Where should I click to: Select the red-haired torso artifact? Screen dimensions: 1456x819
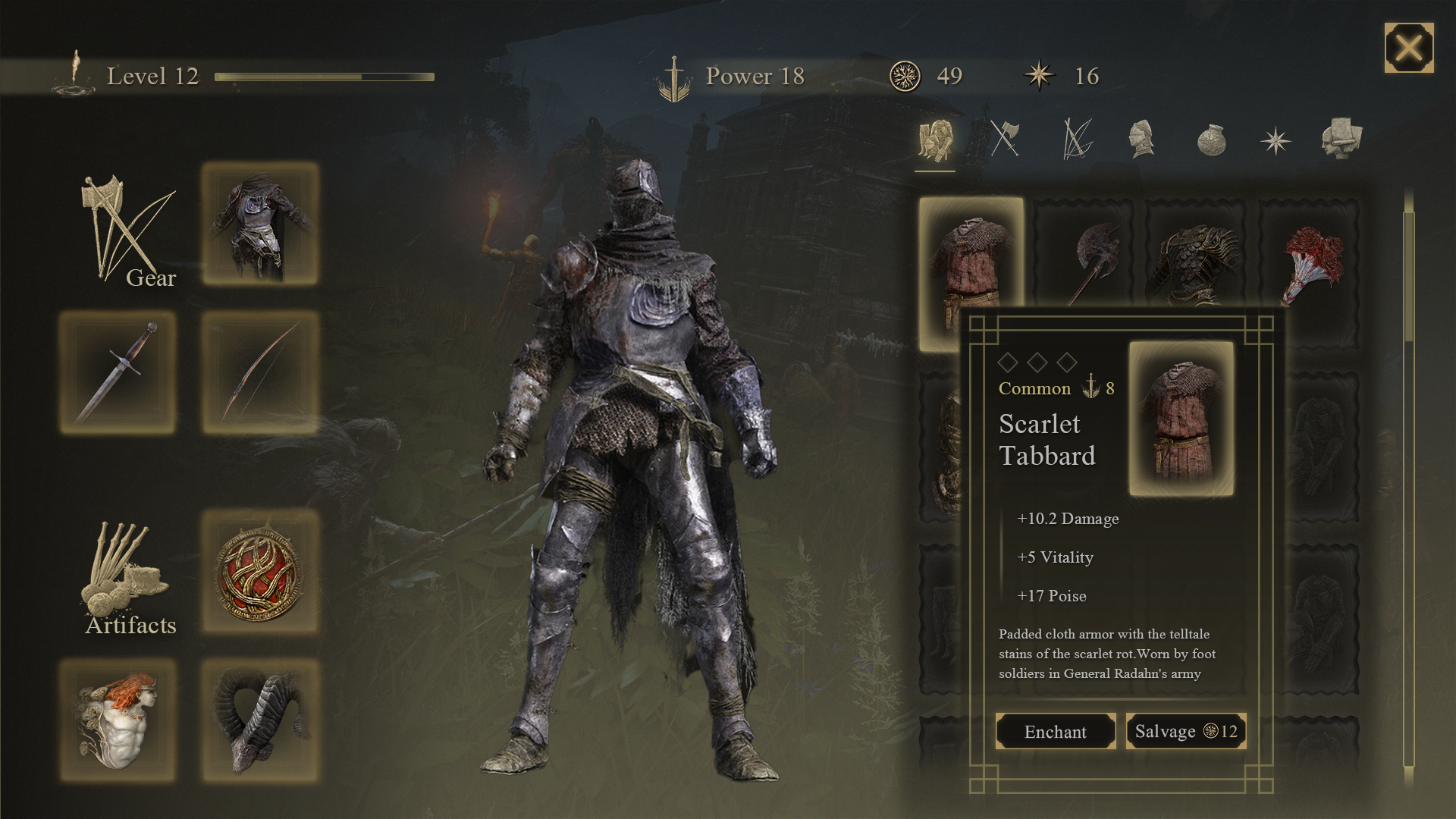click(x=118, y=719)
